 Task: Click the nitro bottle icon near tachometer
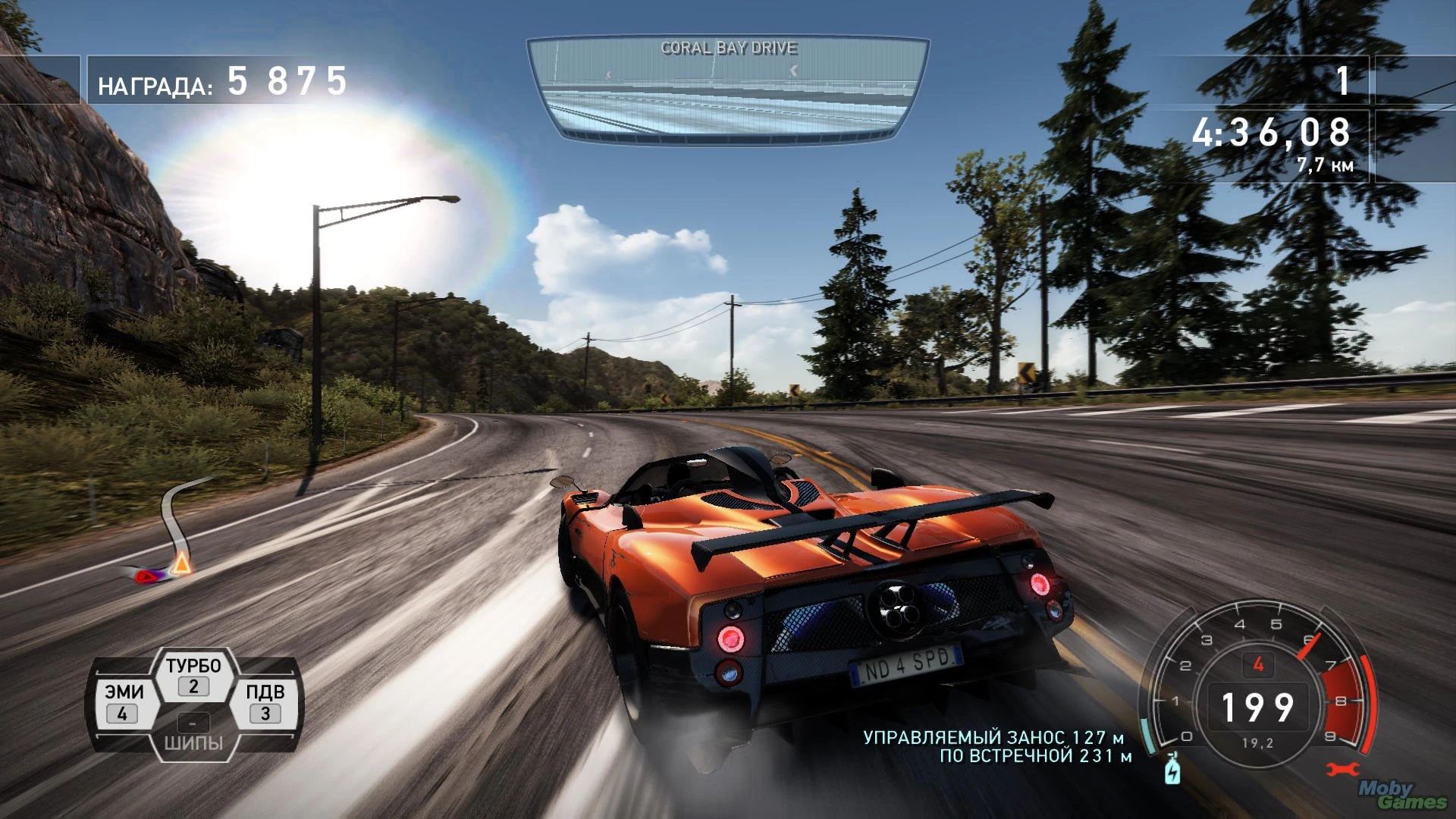click(1174, 770)
